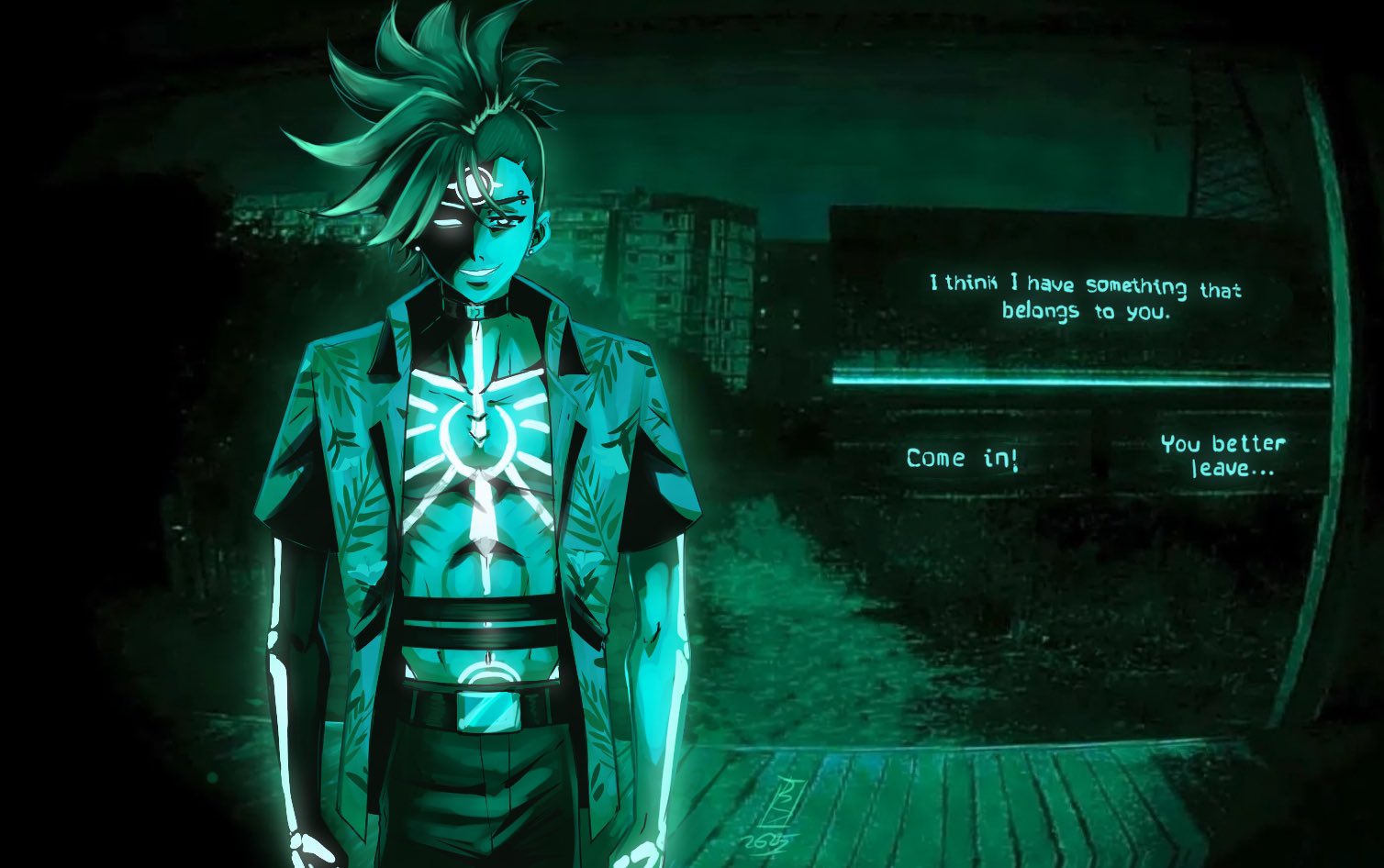Choose the "Come in!" reply
1384x868 pixels.
[962, 458]
